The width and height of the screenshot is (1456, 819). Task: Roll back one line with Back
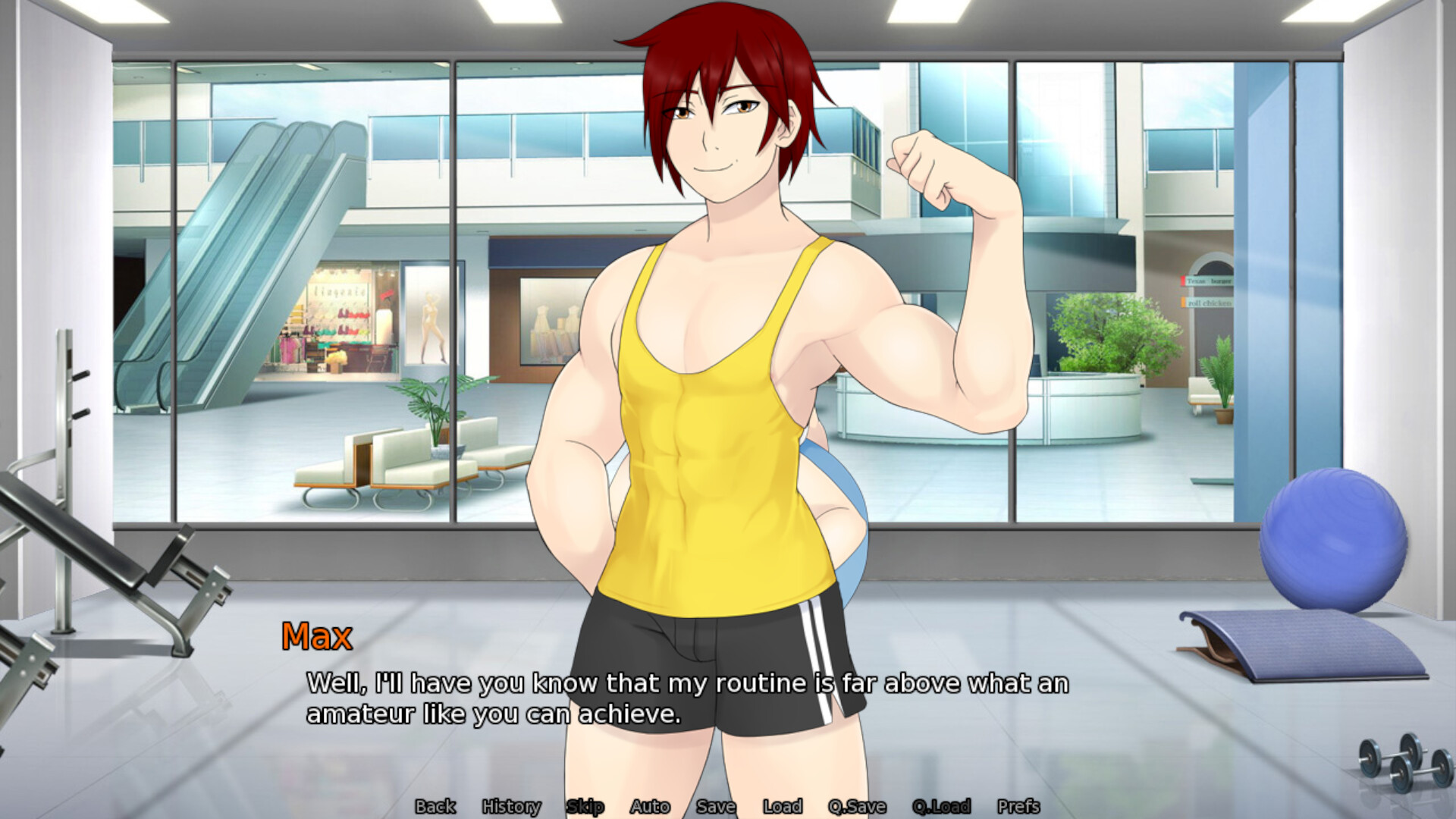[x=437, y=807]
